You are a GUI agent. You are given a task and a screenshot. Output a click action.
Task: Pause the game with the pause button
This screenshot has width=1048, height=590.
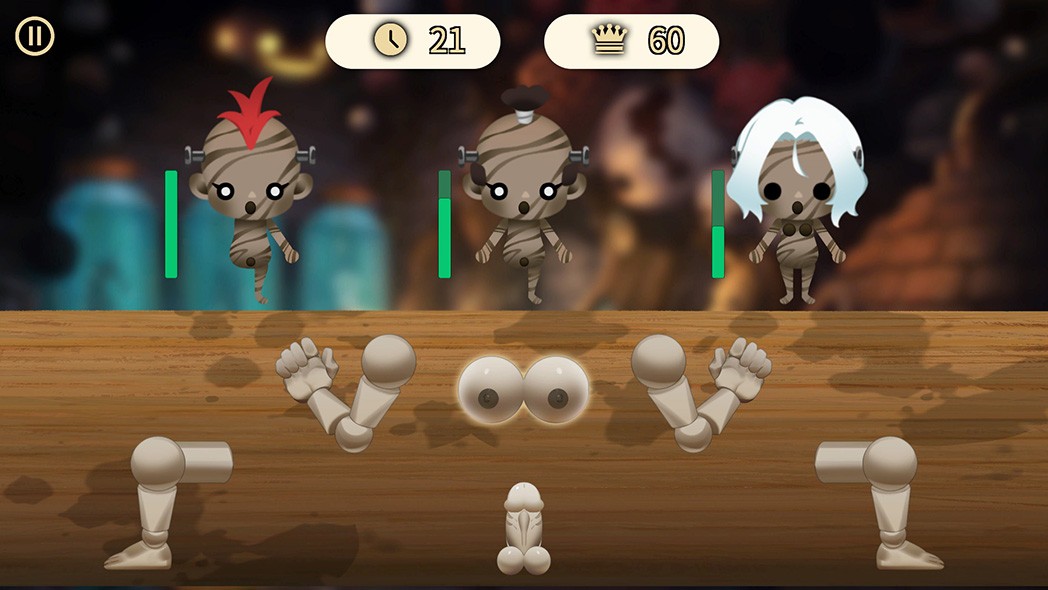tap(34, 37)
